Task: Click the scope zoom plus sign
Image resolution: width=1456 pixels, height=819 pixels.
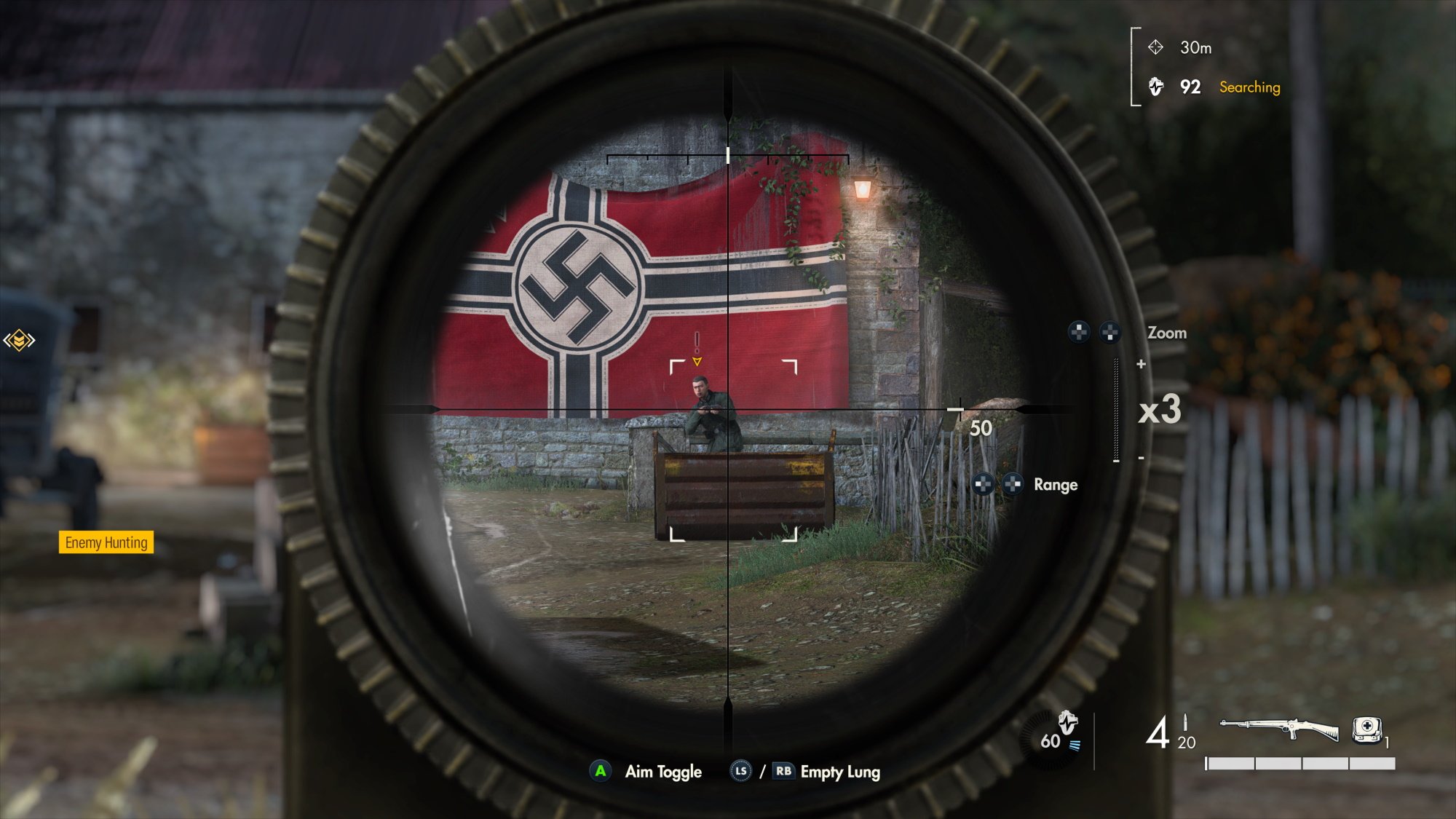Action: (x=1141, y=364)
